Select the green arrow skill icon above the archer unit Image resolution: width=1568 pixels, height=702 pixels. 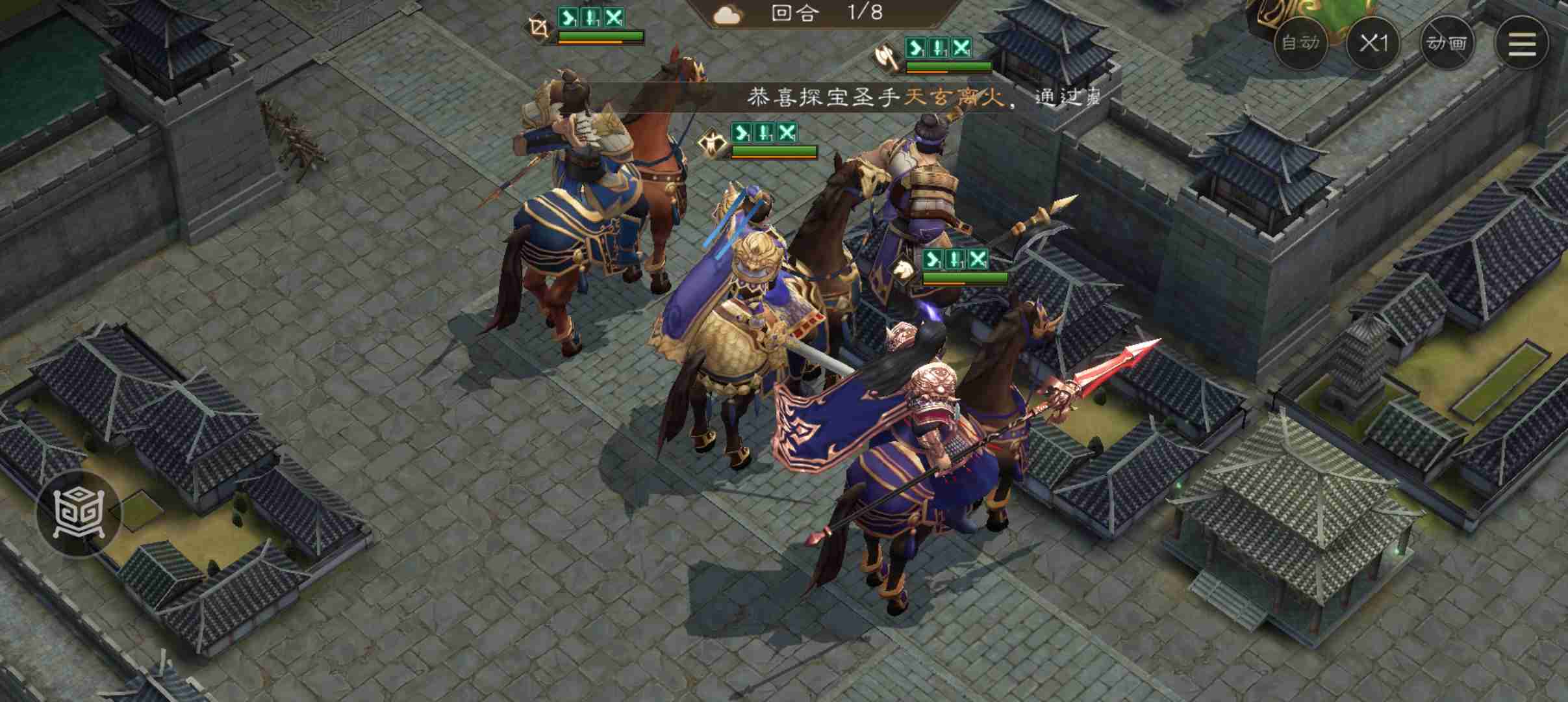(568, 16)
